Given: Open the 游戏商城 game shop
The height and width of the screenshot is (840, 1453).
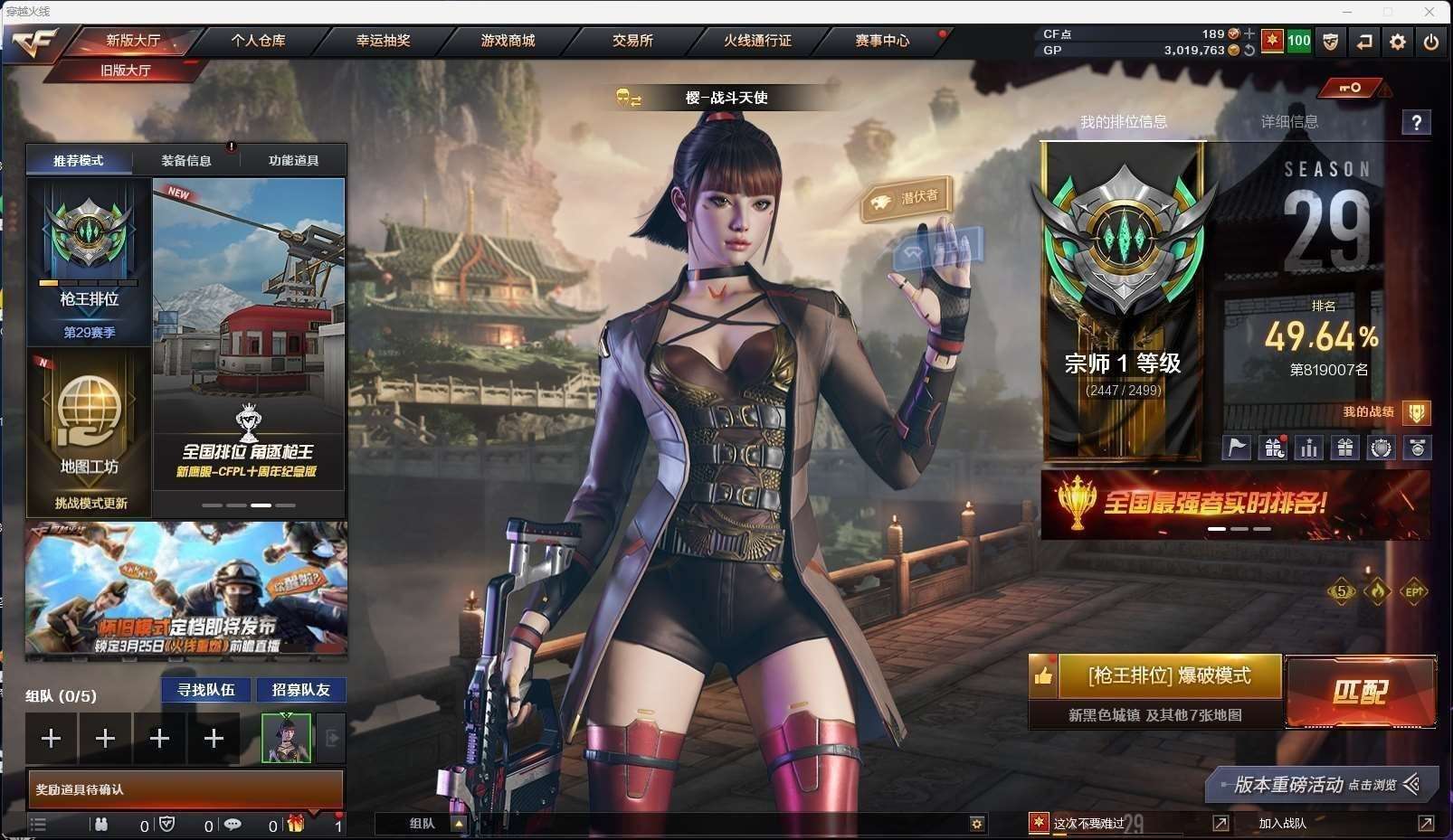Looking at the screenshot, I should [x=508, y=41].
